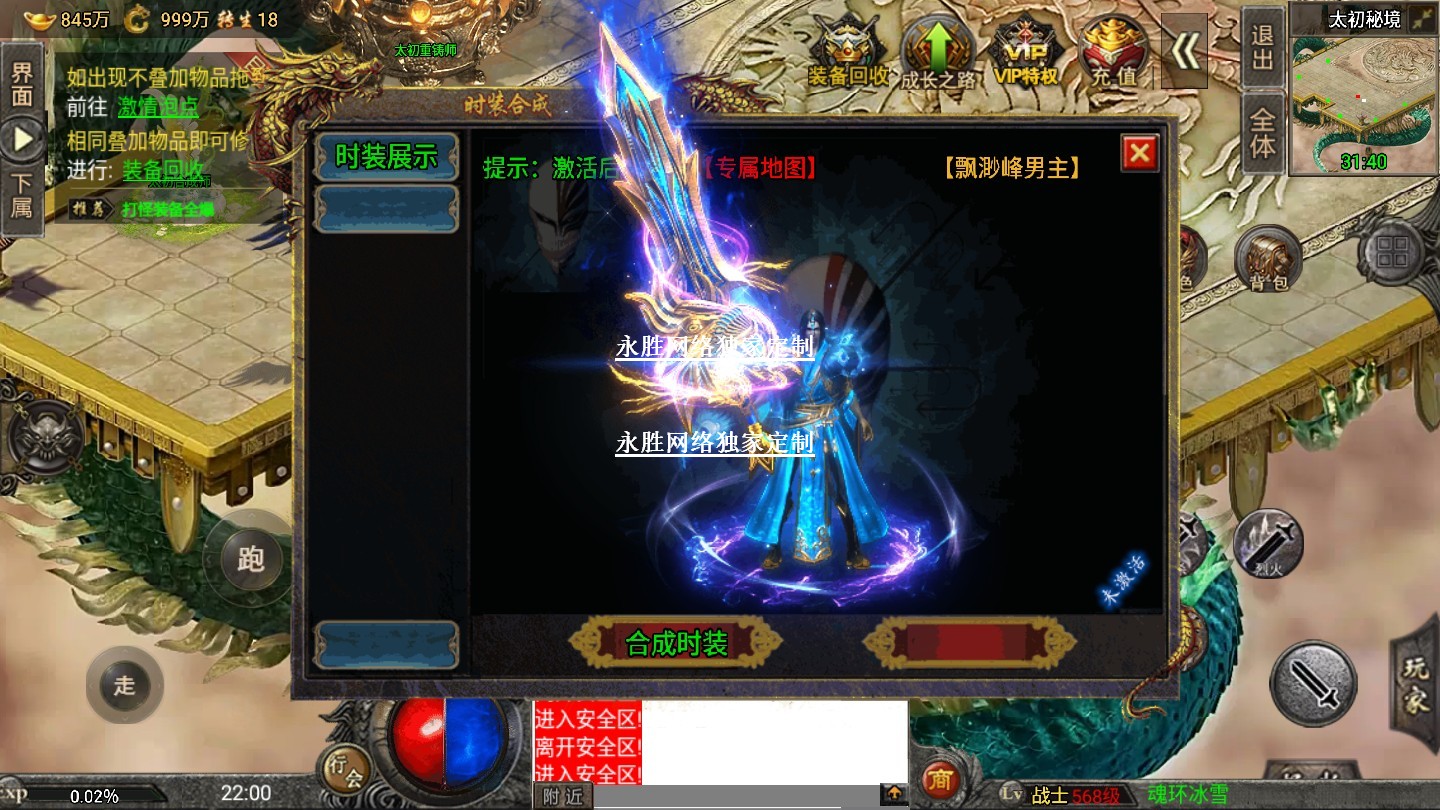Open the 附近 chat channel
The width and height of the screenshot is (1440, 810).
[x=563, y=796]
